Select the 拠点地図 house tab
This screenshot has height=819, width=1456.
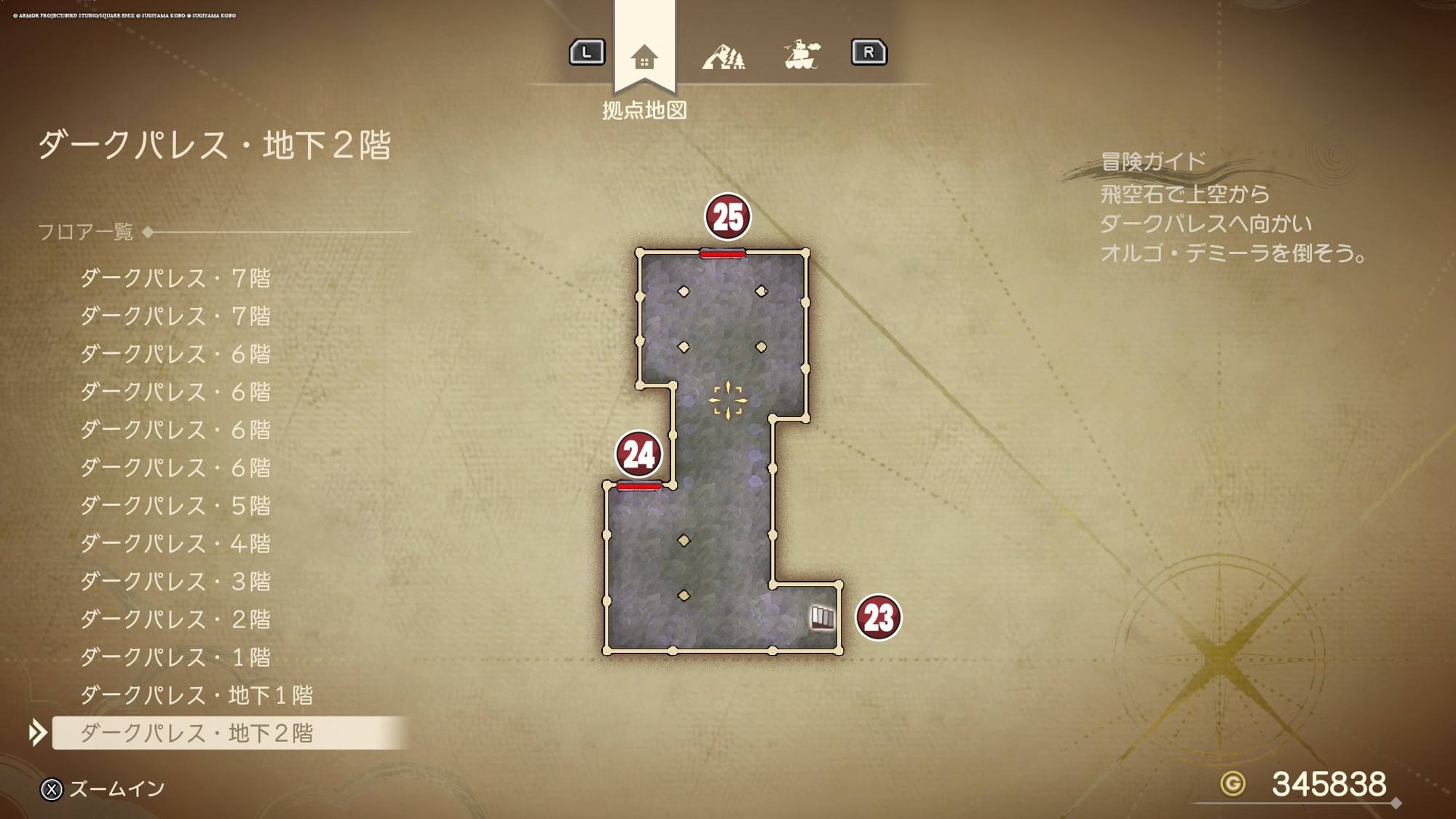point(644,57)
